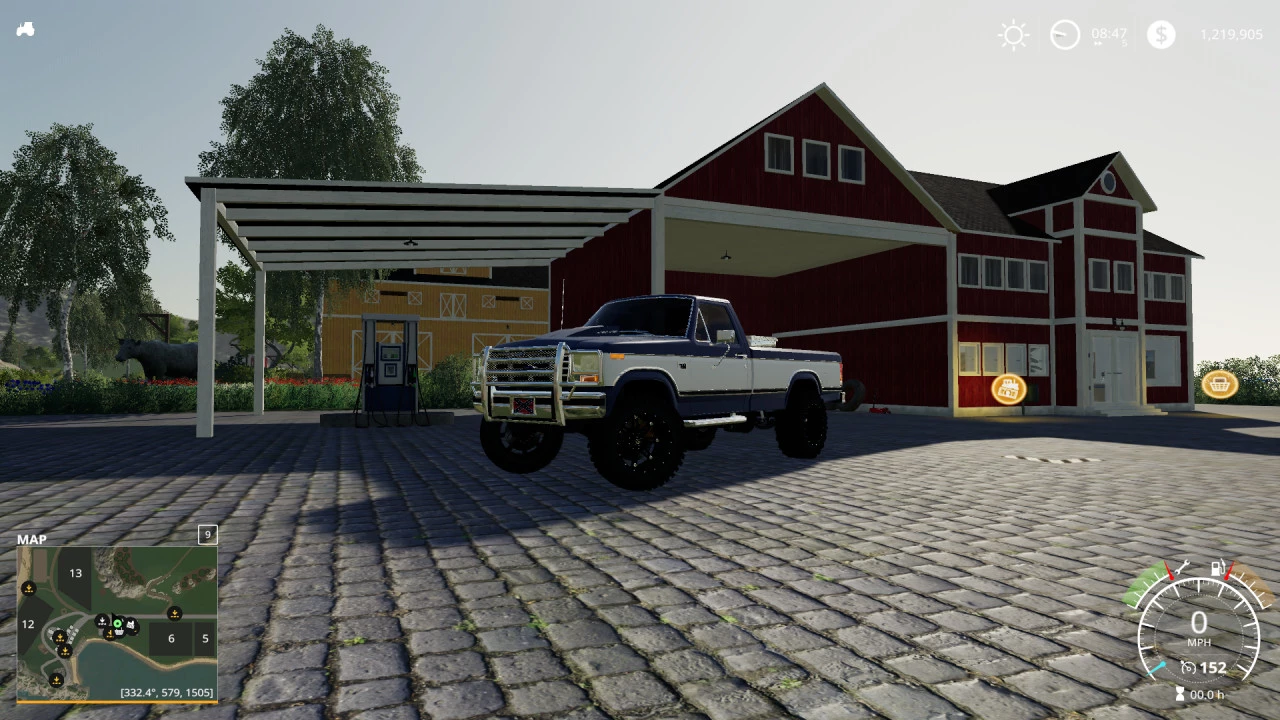Viewport: 1280px width, 720px height.
Task: Click the shopping cart marker on the minimap
Action: 120,633
